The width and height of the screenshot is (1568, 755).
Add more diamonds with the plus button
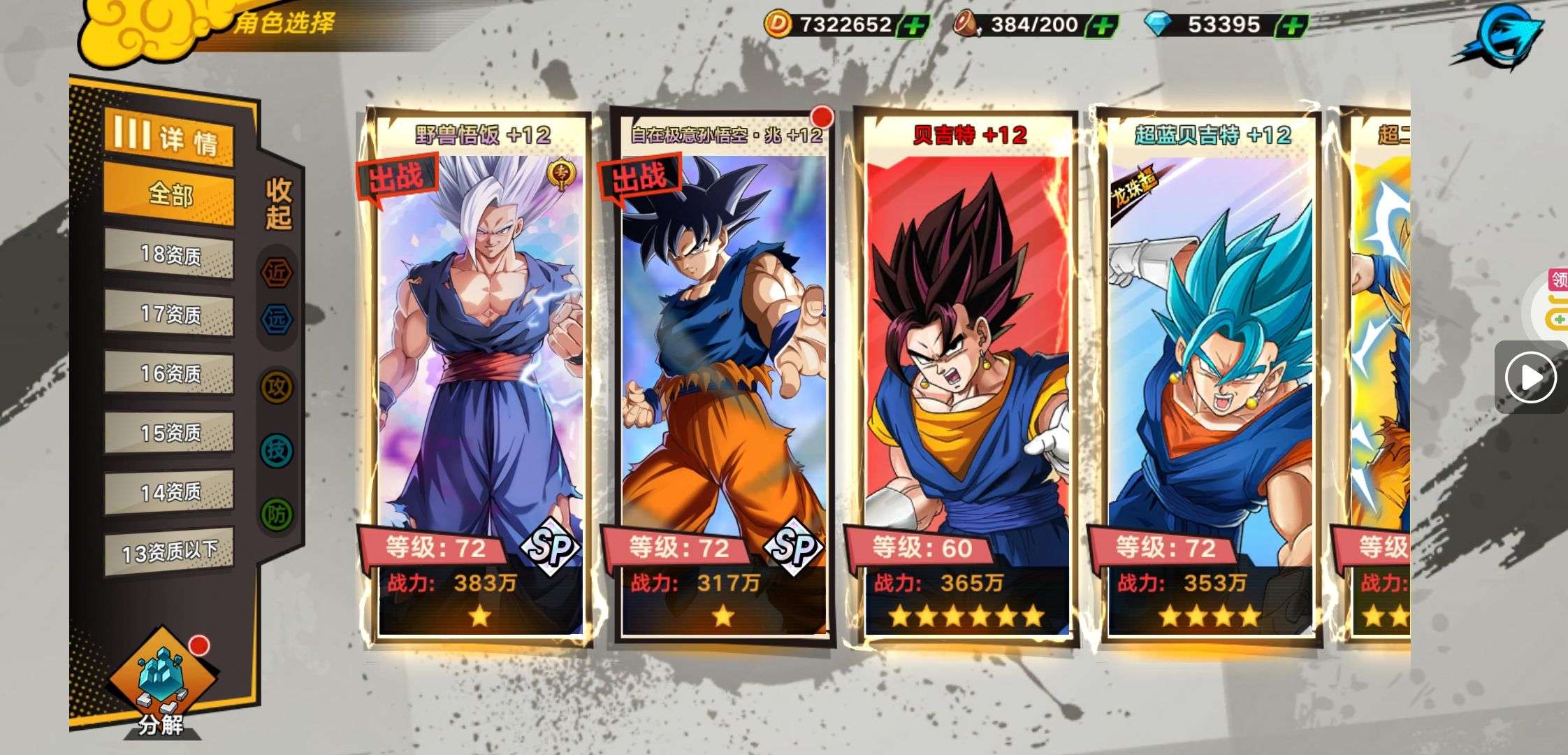[x=1292, y=27]
